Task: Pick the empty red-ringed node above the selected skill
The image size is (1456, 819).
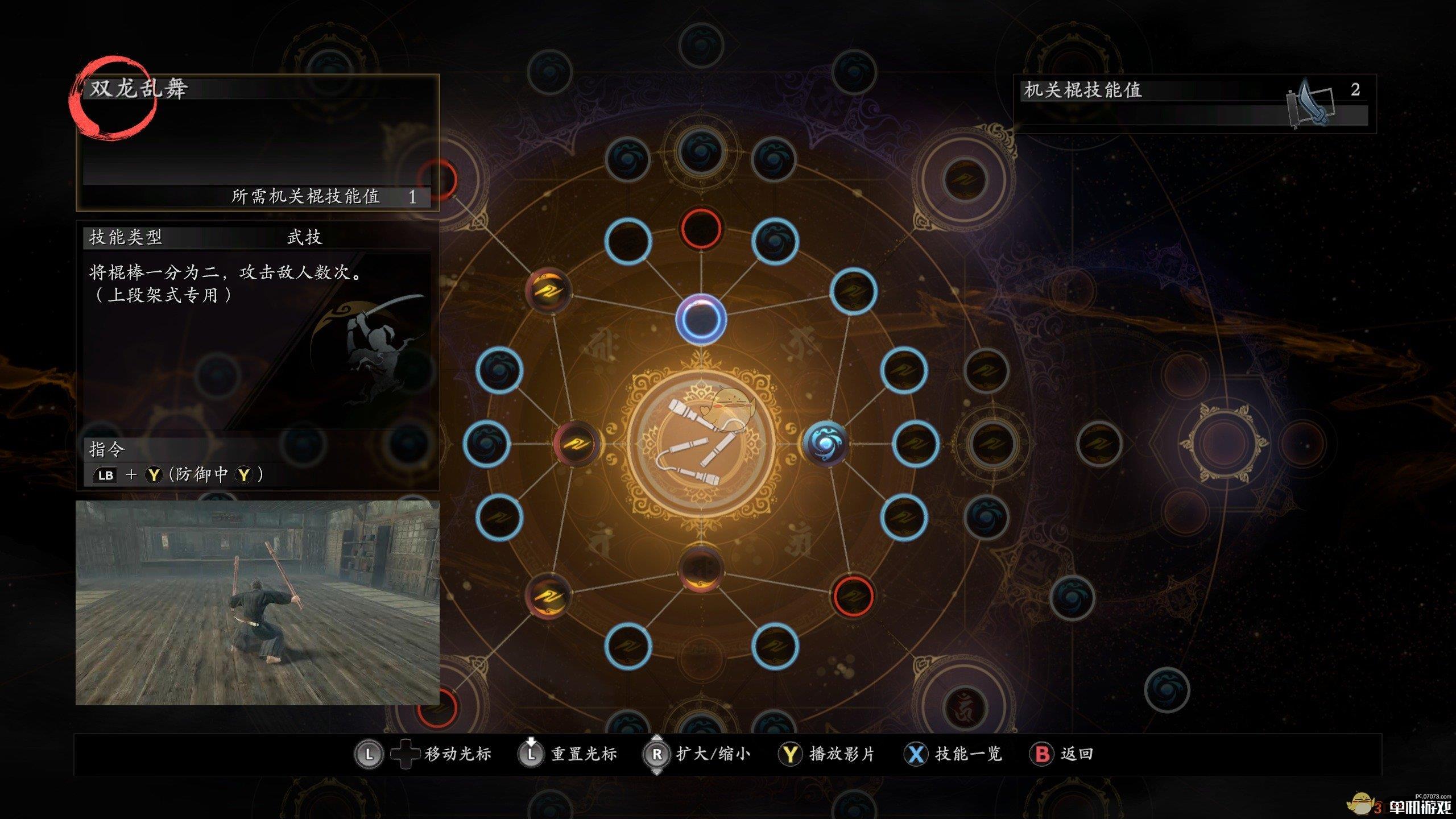Action: tap(701, 229)
